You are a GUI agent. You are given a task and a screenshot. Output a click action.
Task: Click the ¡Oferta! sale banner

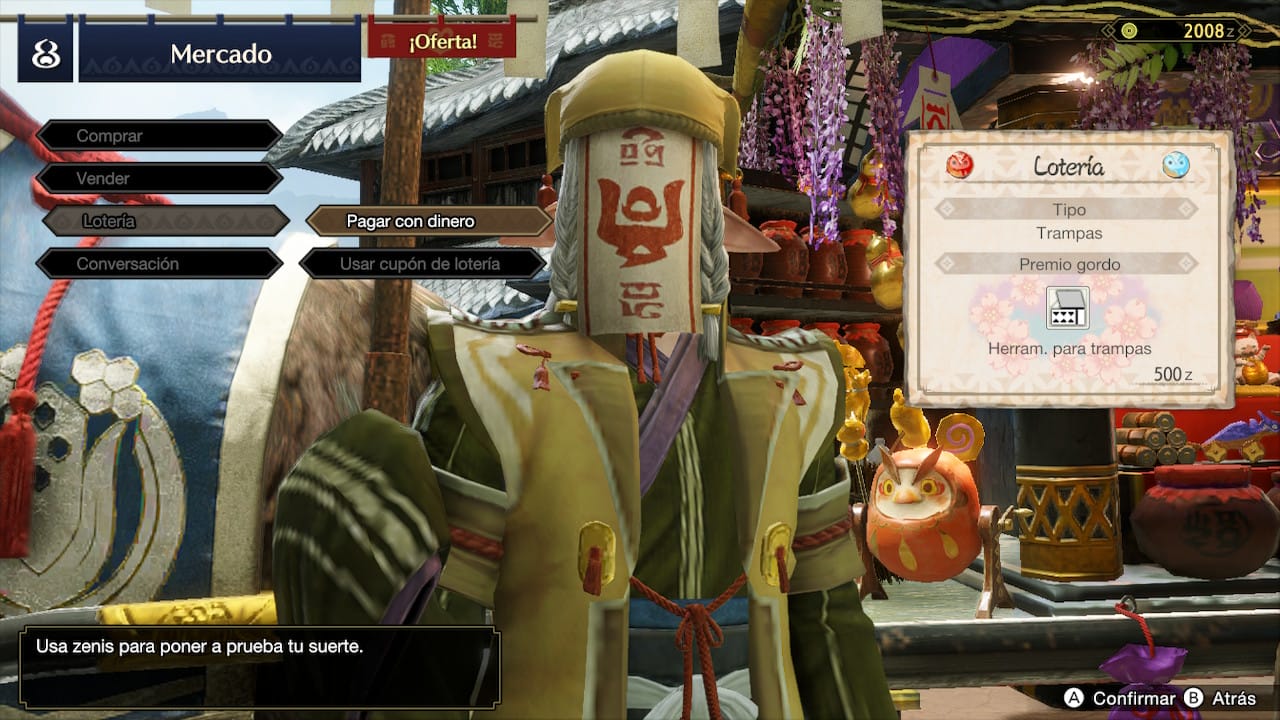point(442,41)
